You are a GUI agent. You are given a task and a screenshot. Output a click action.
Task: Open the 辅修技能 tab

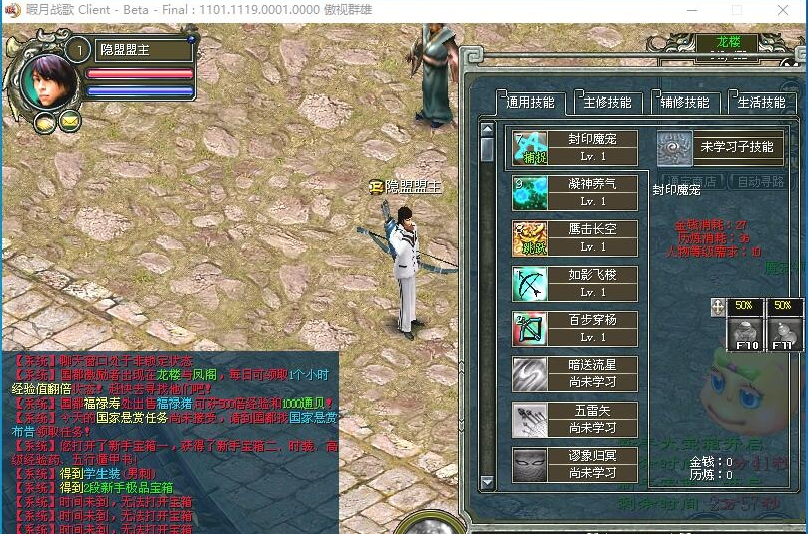pos(684,102)
